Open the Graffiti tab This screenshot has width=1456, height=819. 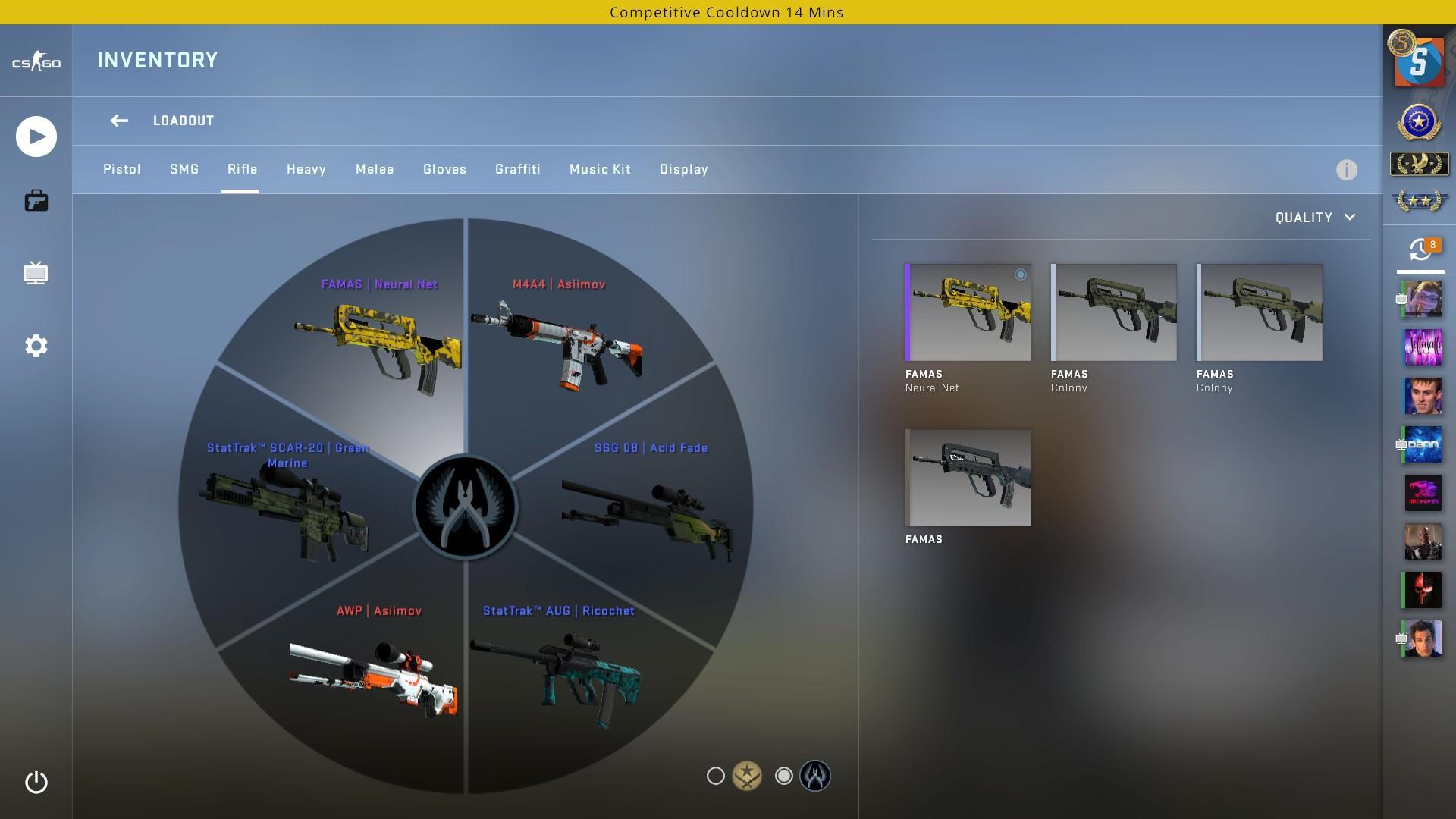518,169
